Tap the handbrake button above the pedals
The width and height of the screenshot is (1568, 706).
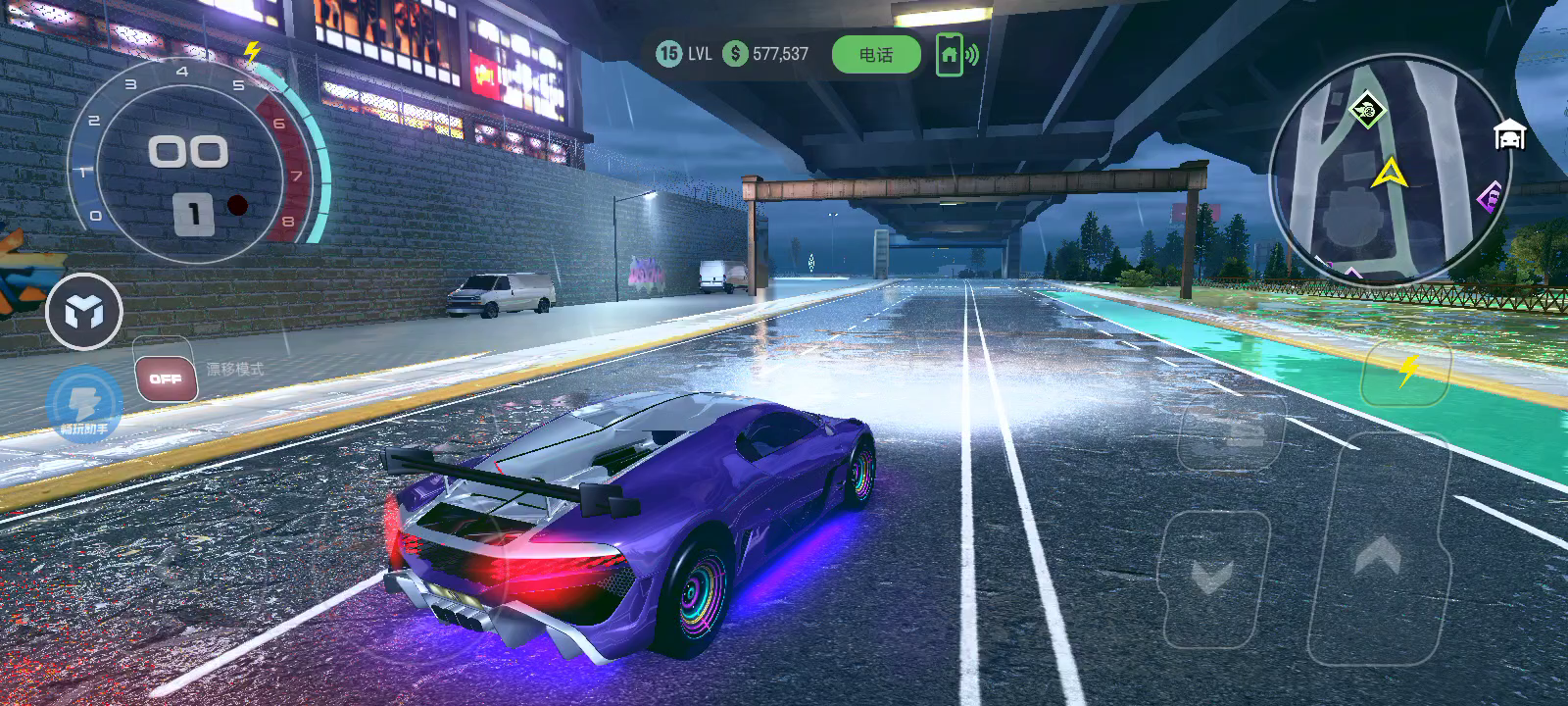(x=1231, y=432)
